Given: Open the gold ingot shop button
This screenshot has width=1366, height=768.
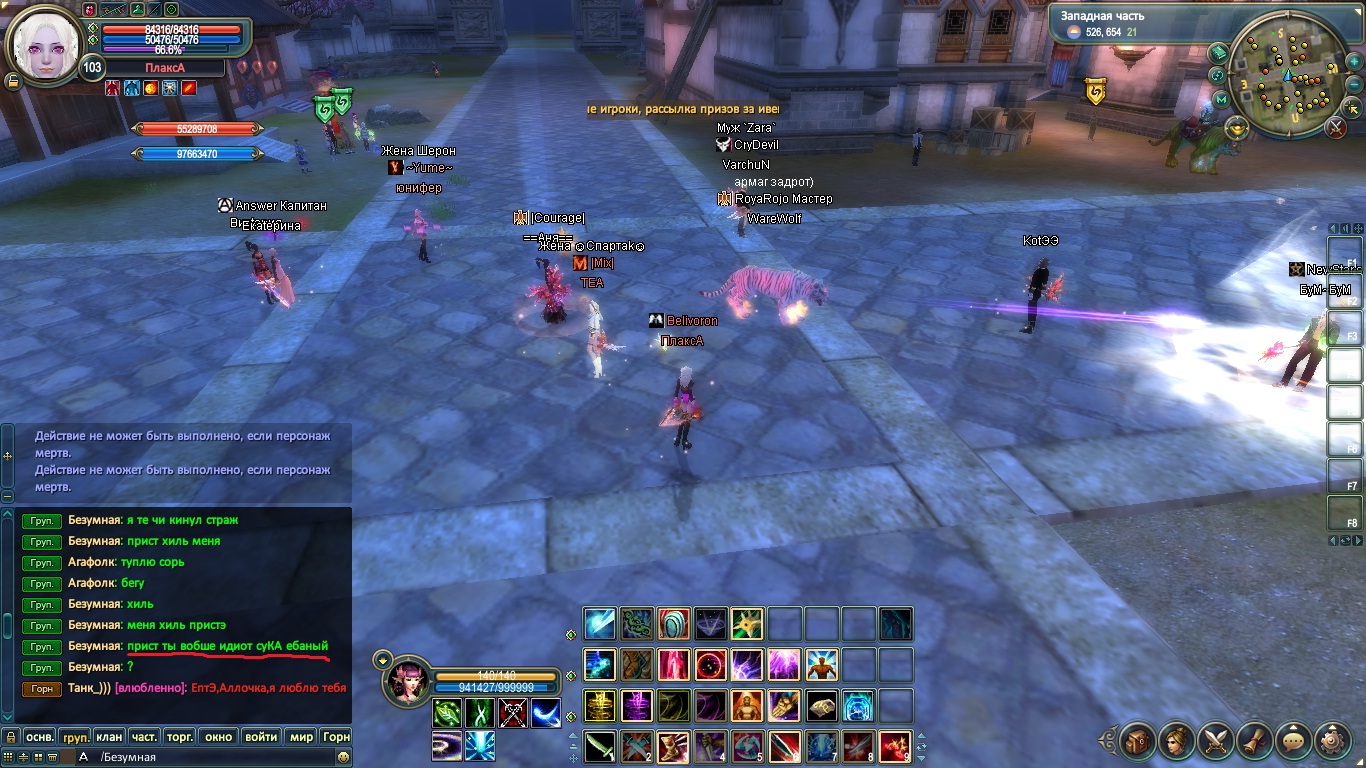Looking at the screenshot, I should click(x=1237, y=127).
